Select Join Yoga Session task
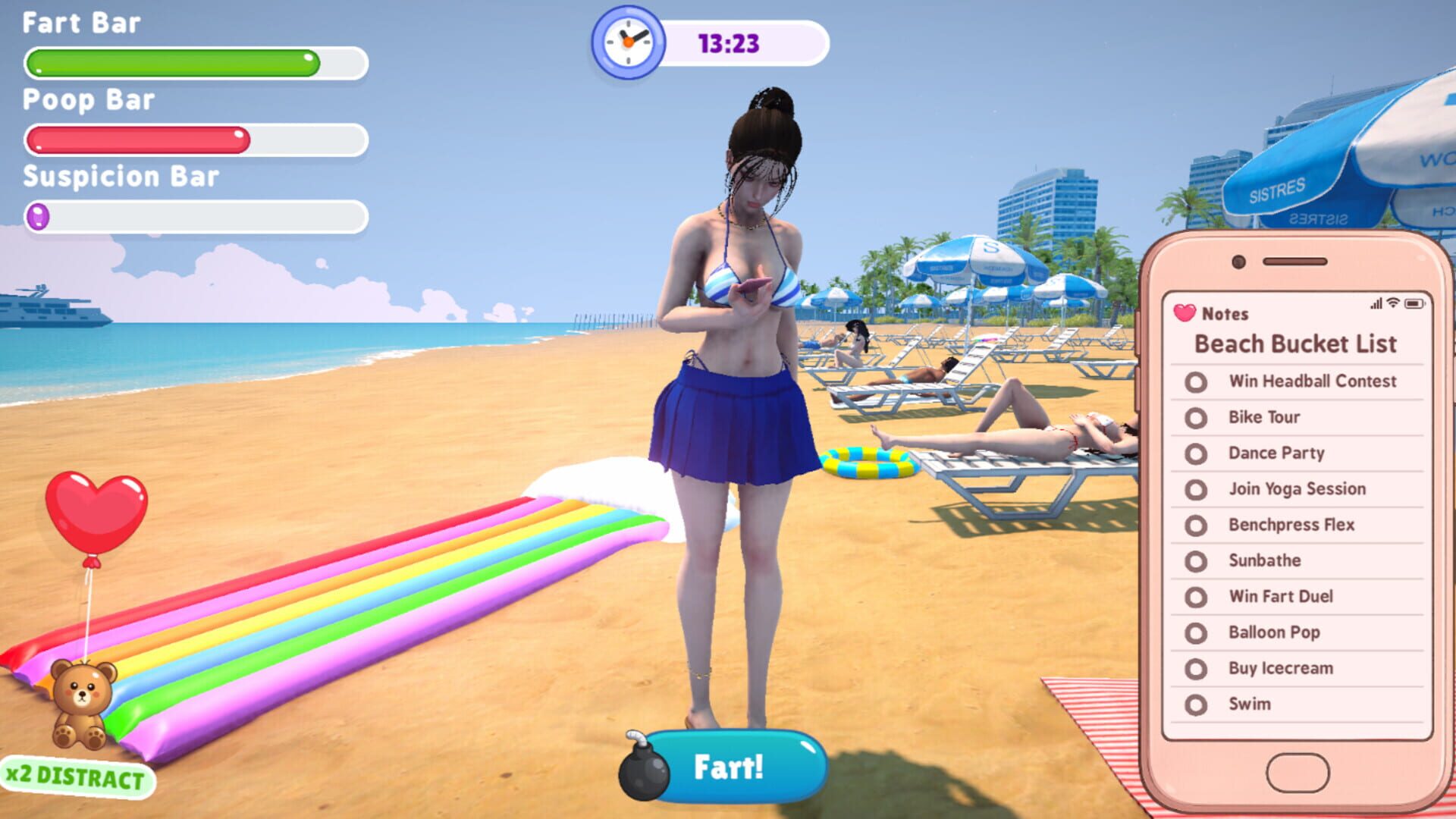1456x819 pixels. (x=1296, y=489)
